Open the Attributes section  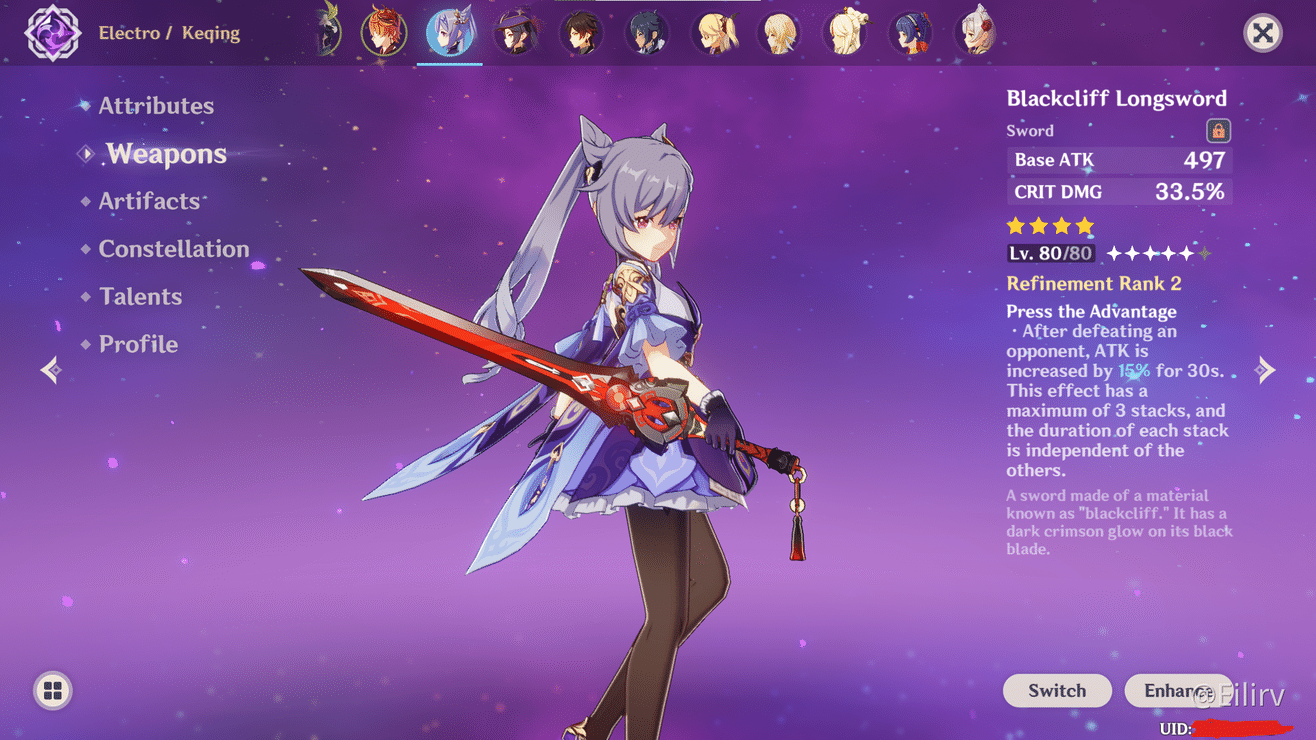[156, 105]
